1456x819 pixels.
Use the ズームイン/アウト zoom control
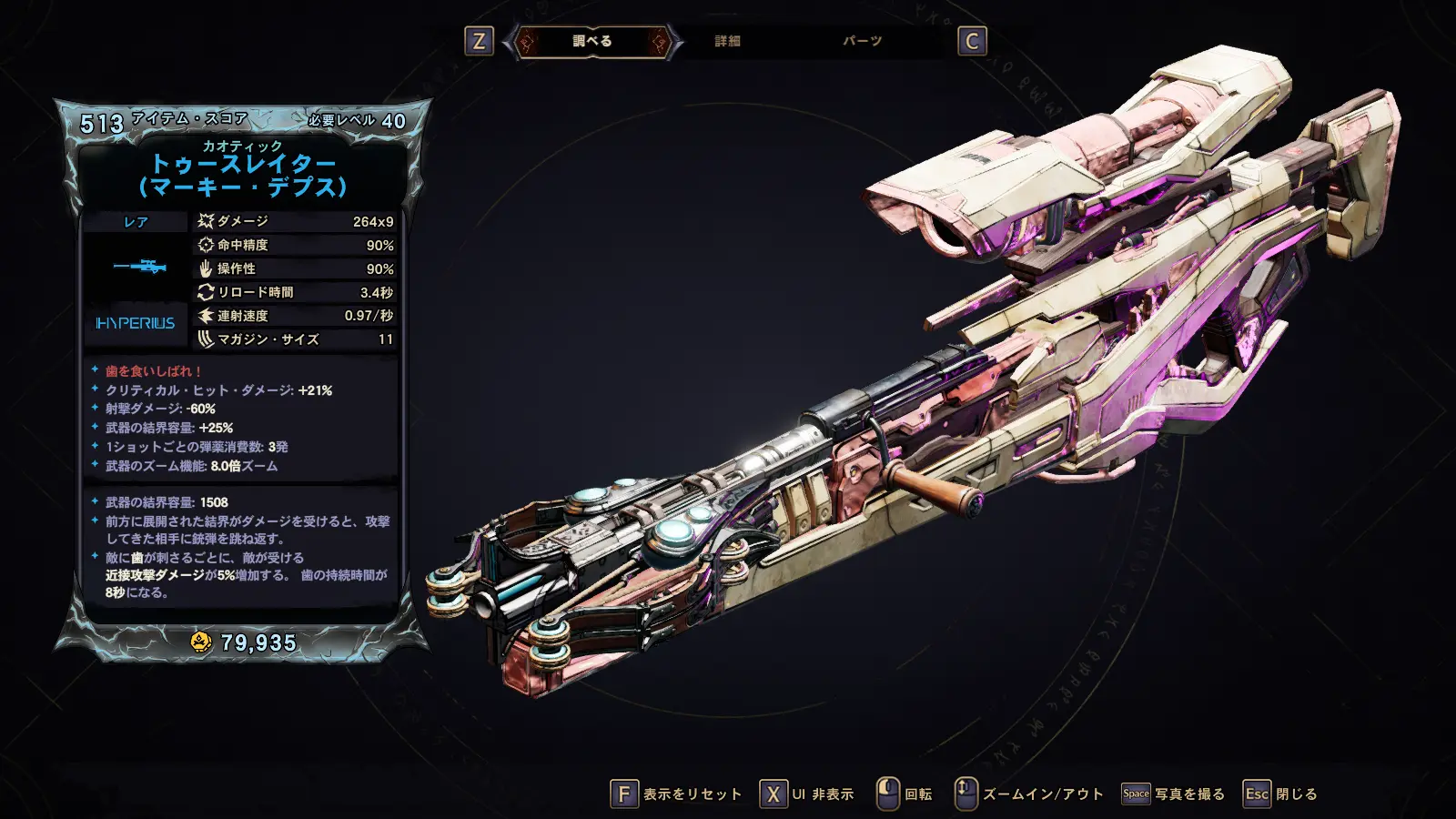[1029, 794]
